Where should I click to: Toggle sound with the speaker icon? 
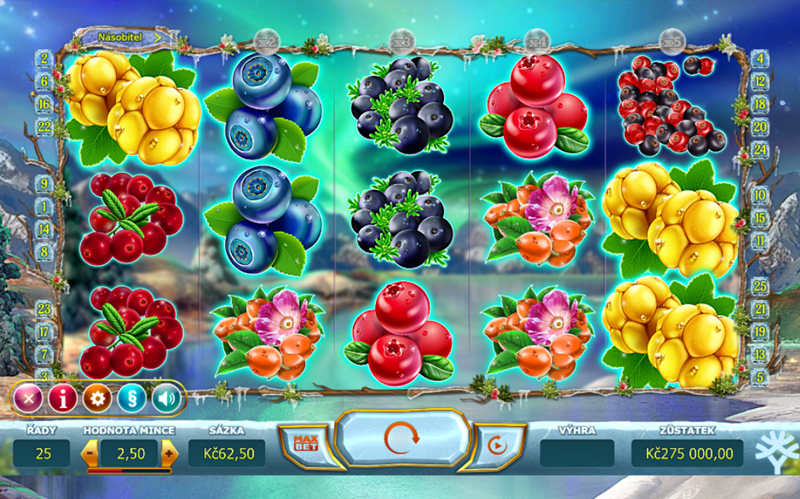click(165, 398)
